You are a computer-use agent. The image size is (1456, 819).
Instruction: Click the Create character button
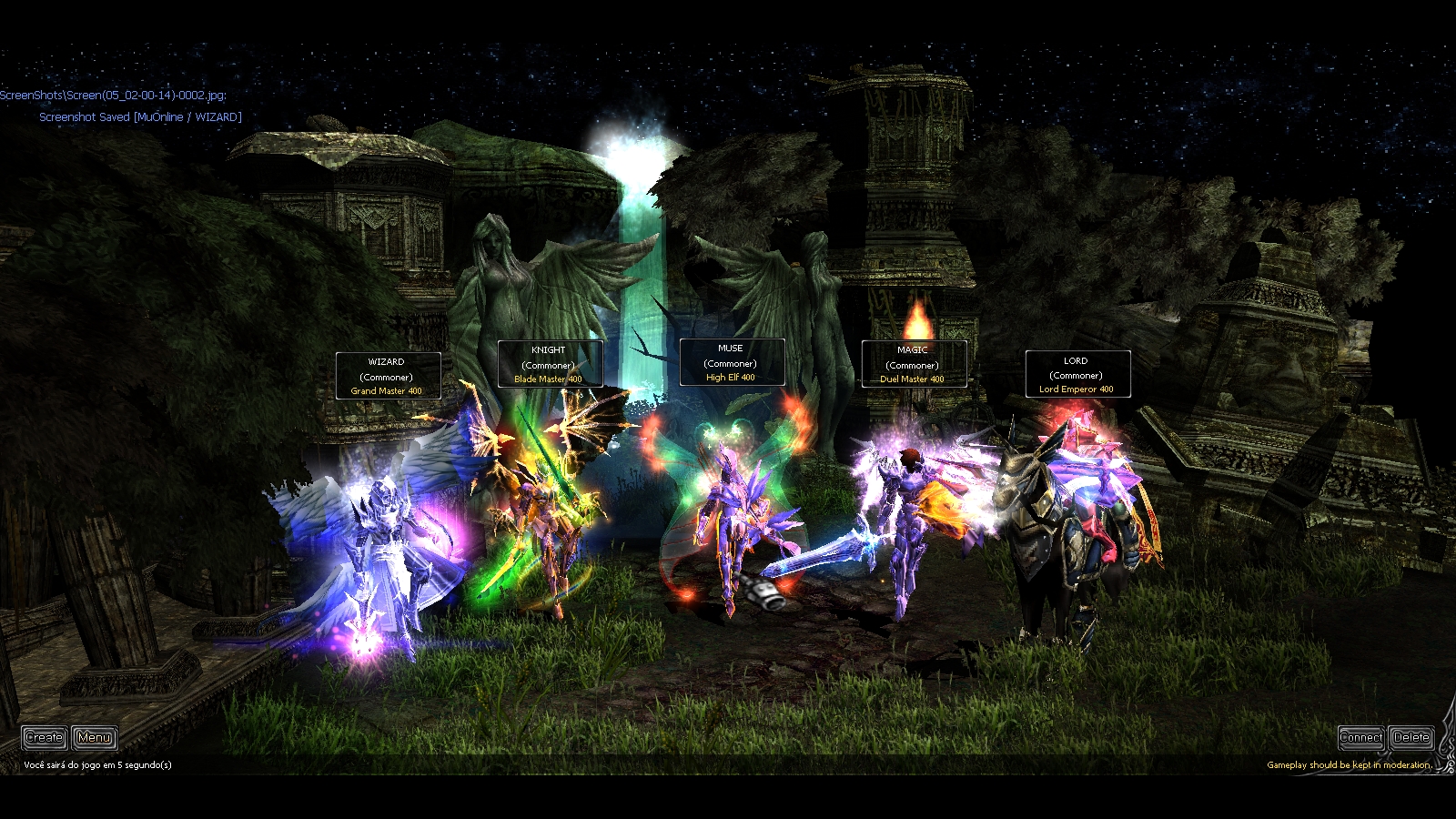point(44,737)
